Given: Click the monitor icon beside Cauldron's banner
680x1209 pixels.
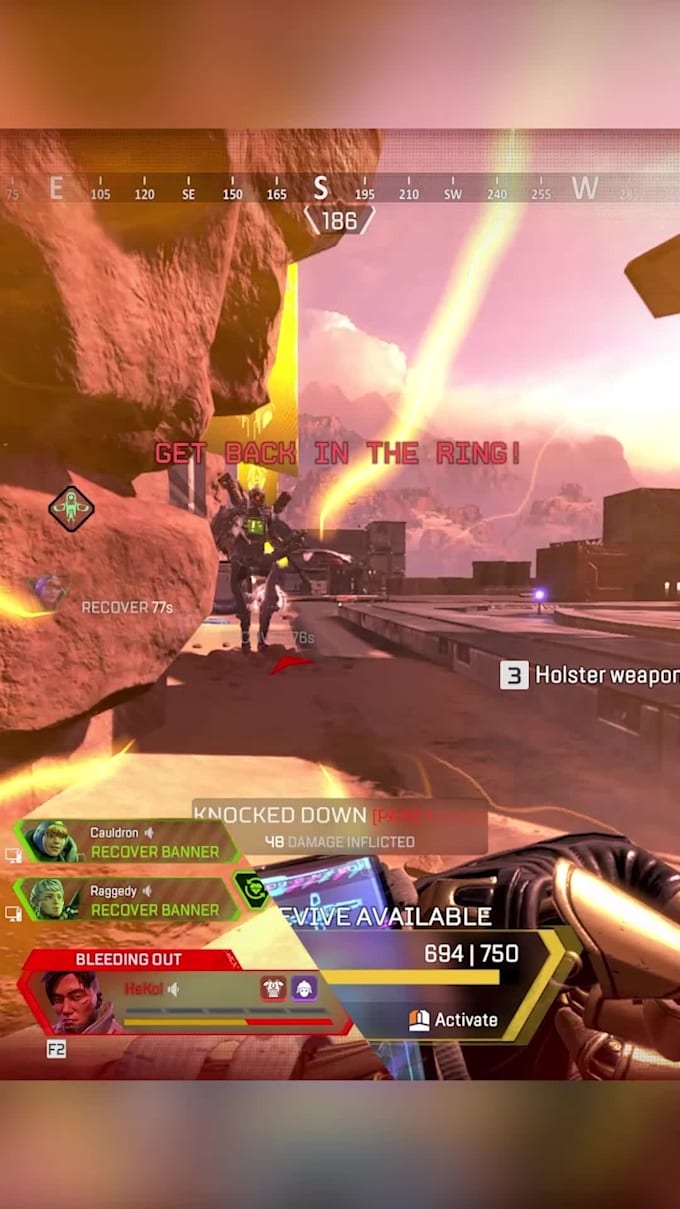Looking at the screenshot, I should click(x=13, y=855).
